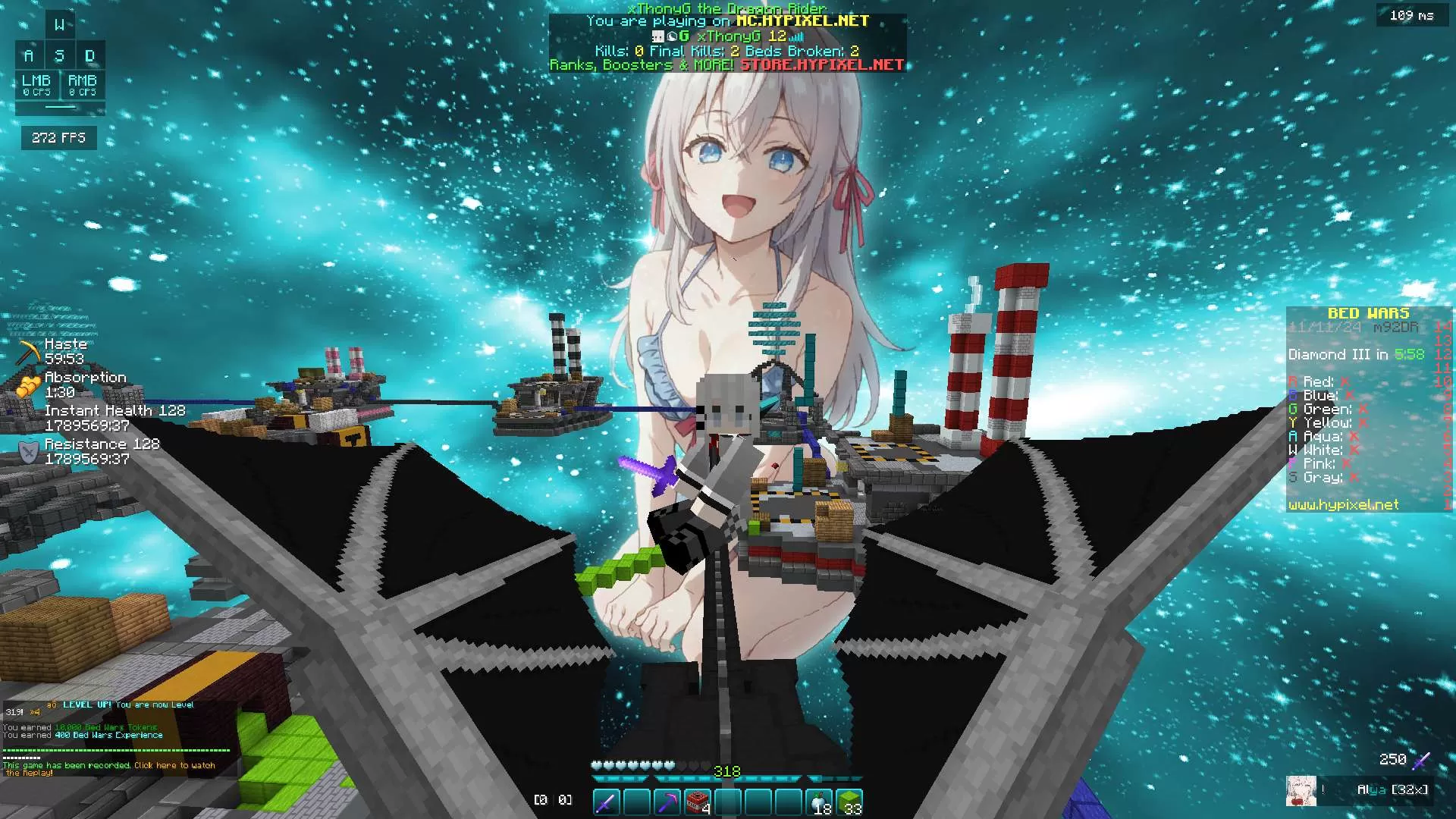This screenshot has height=819, width=1456.
Task: Select the purple pickaxe hotbar slot
Action: 669,800
